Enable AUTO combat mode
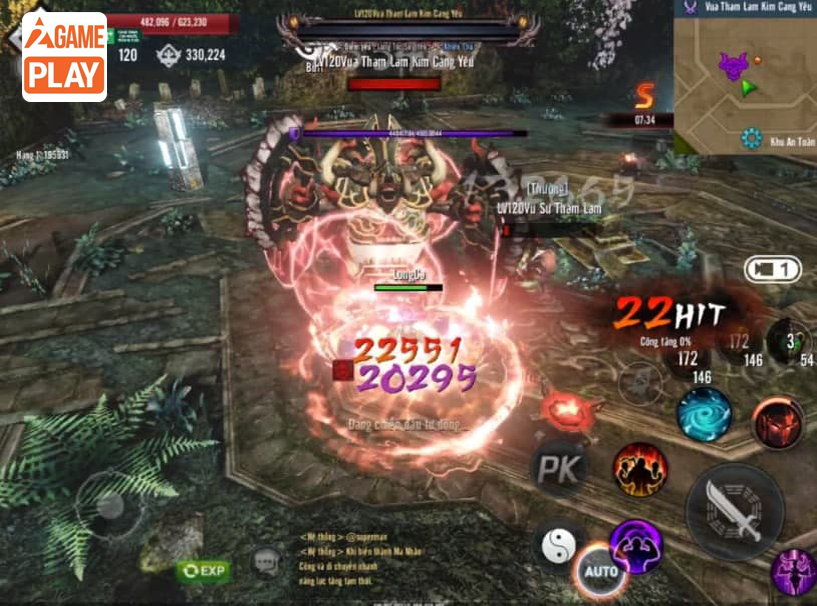The width and height of the screenshot is (817, 606). point(601,571)
